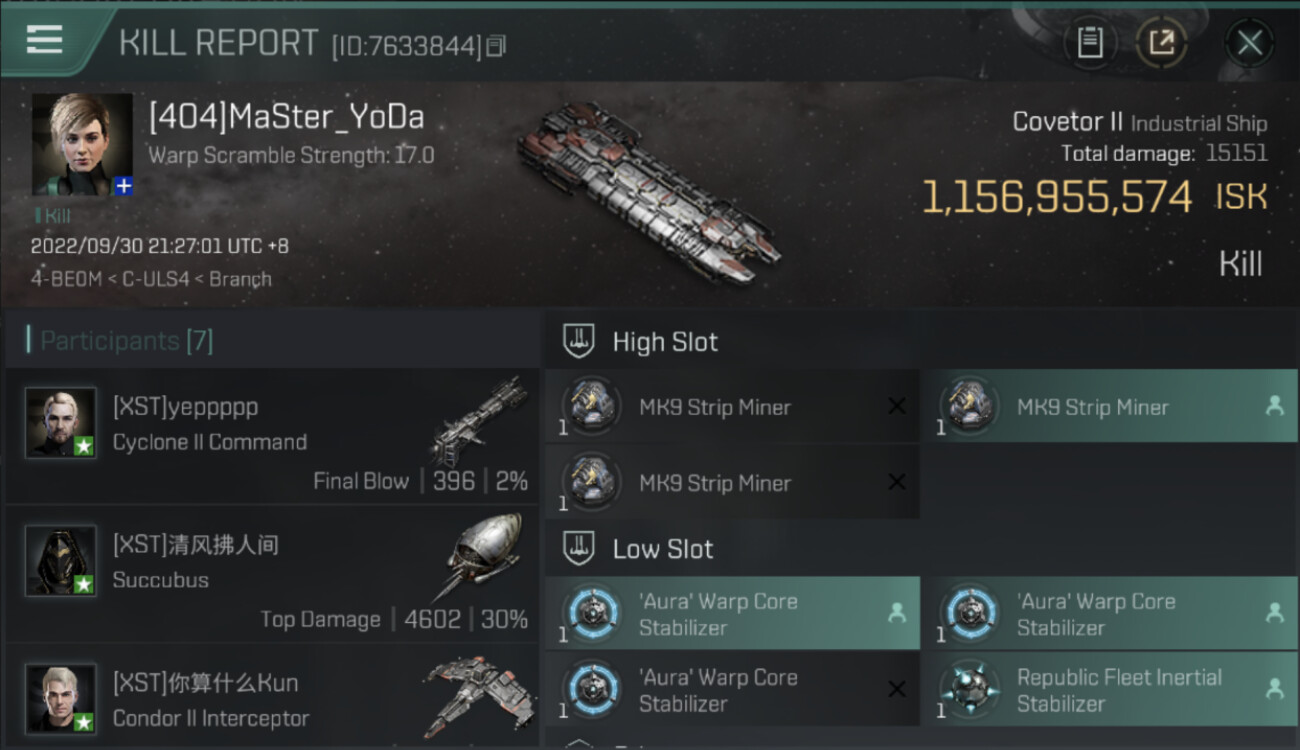Copy the kill report ID

tap(496, 46)
